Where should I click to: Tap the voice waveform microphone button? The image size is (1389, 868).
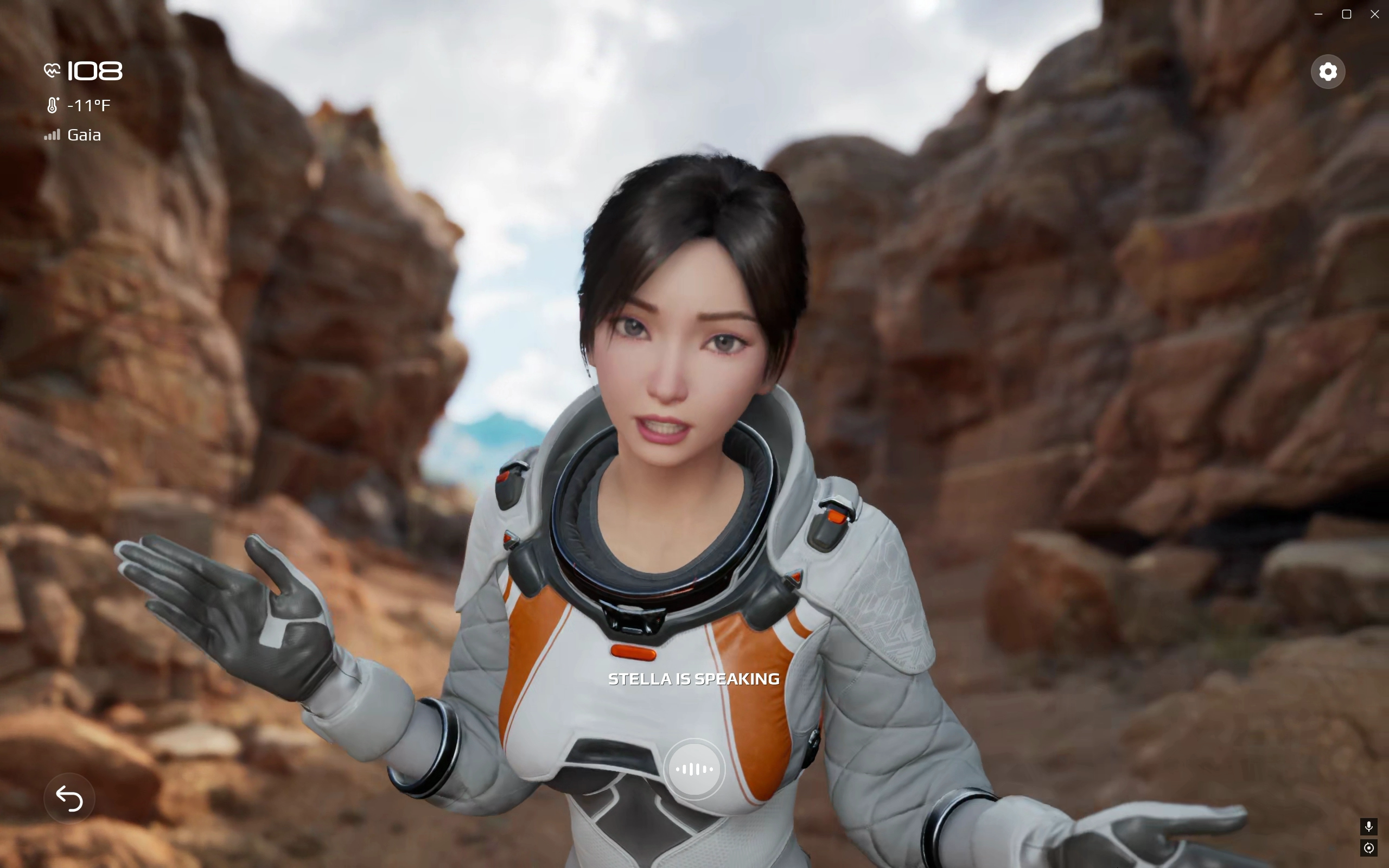[x=694, y=769]
